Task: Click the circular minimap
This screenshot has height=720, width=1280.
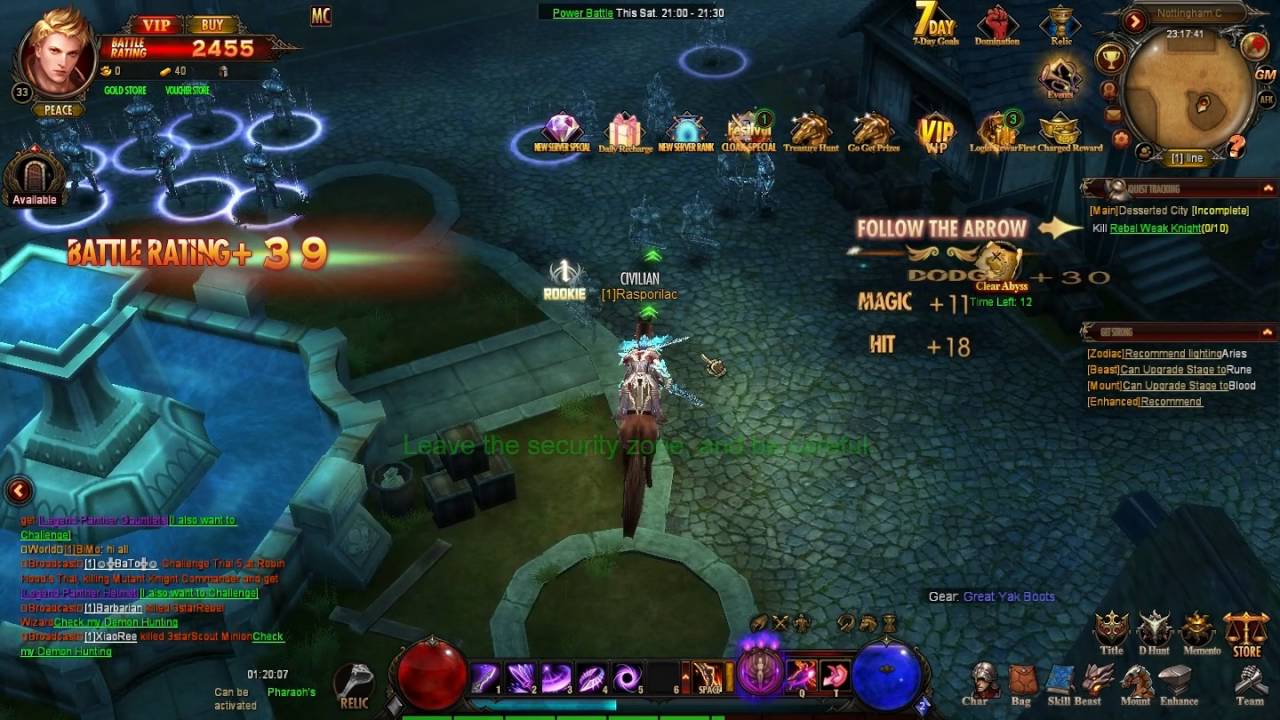Action: click(x=1190, y=96)
